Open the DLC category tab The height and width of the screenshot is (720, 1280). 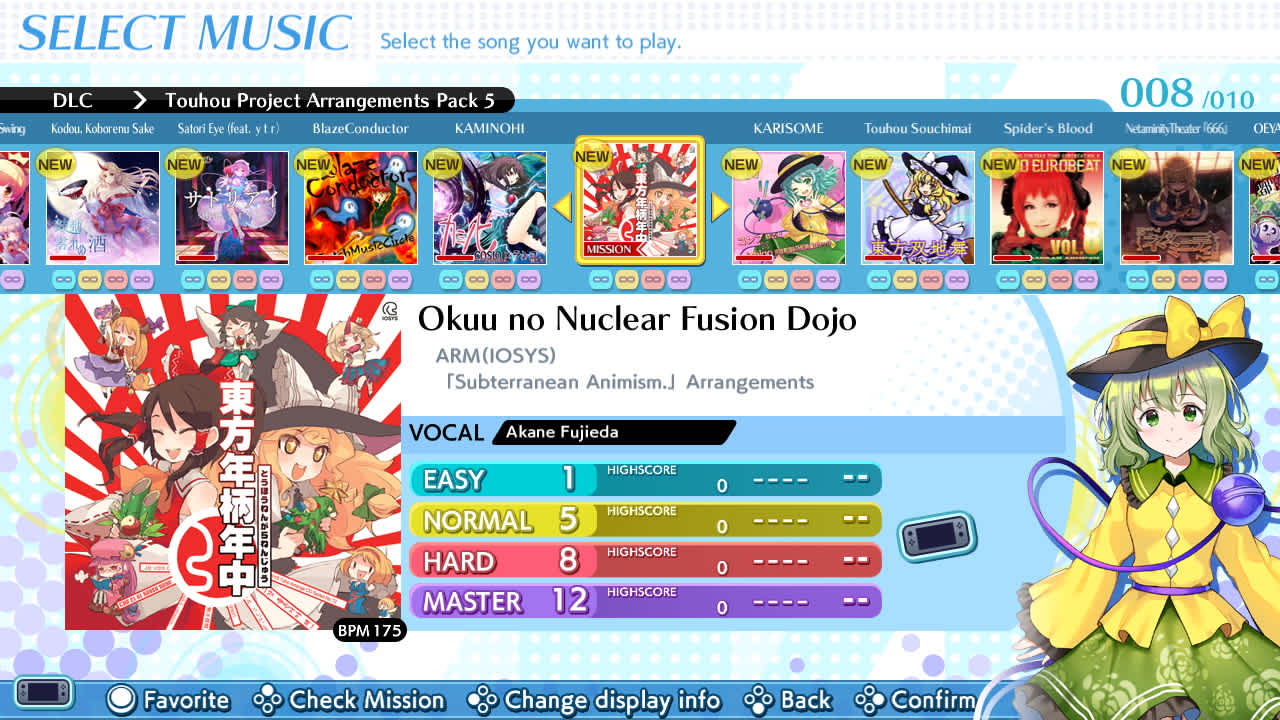click(x=74, y=100)
